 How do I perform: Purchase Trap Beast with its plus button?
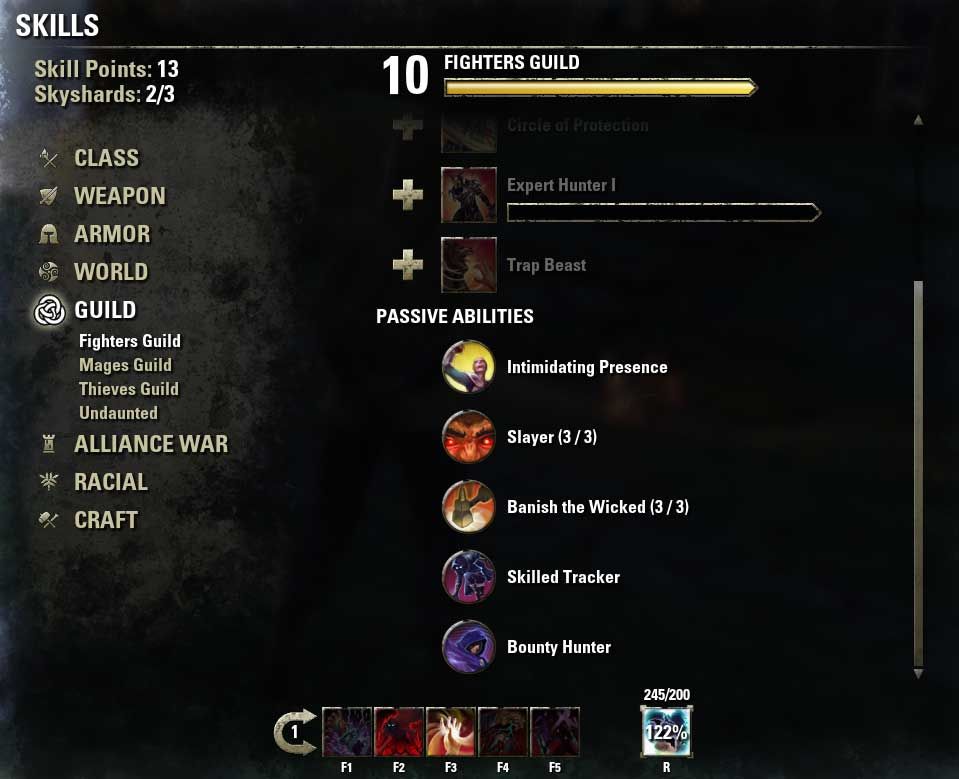coord(407,265)
